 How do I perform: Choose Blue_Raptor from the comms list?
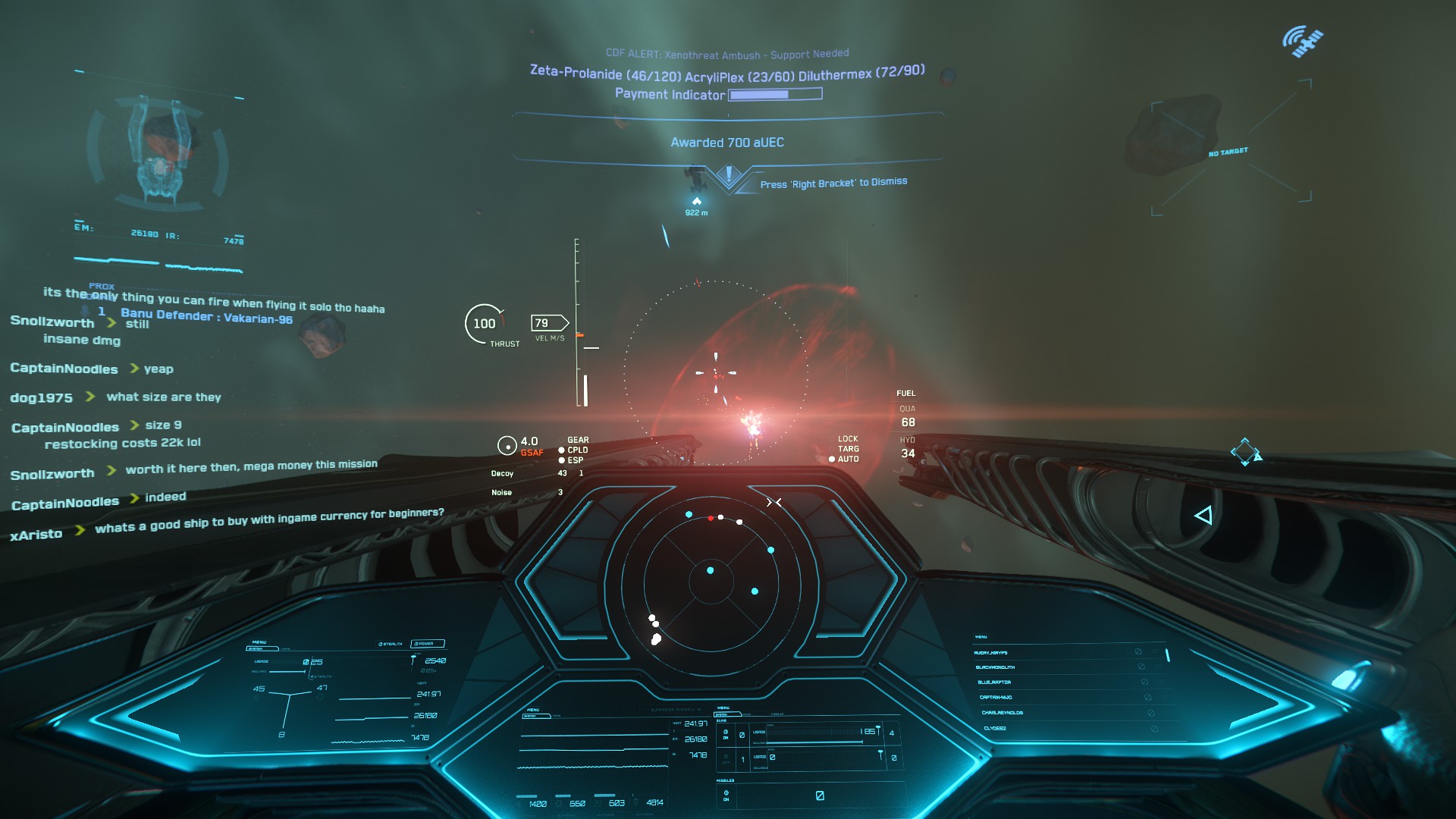(994, 682)
